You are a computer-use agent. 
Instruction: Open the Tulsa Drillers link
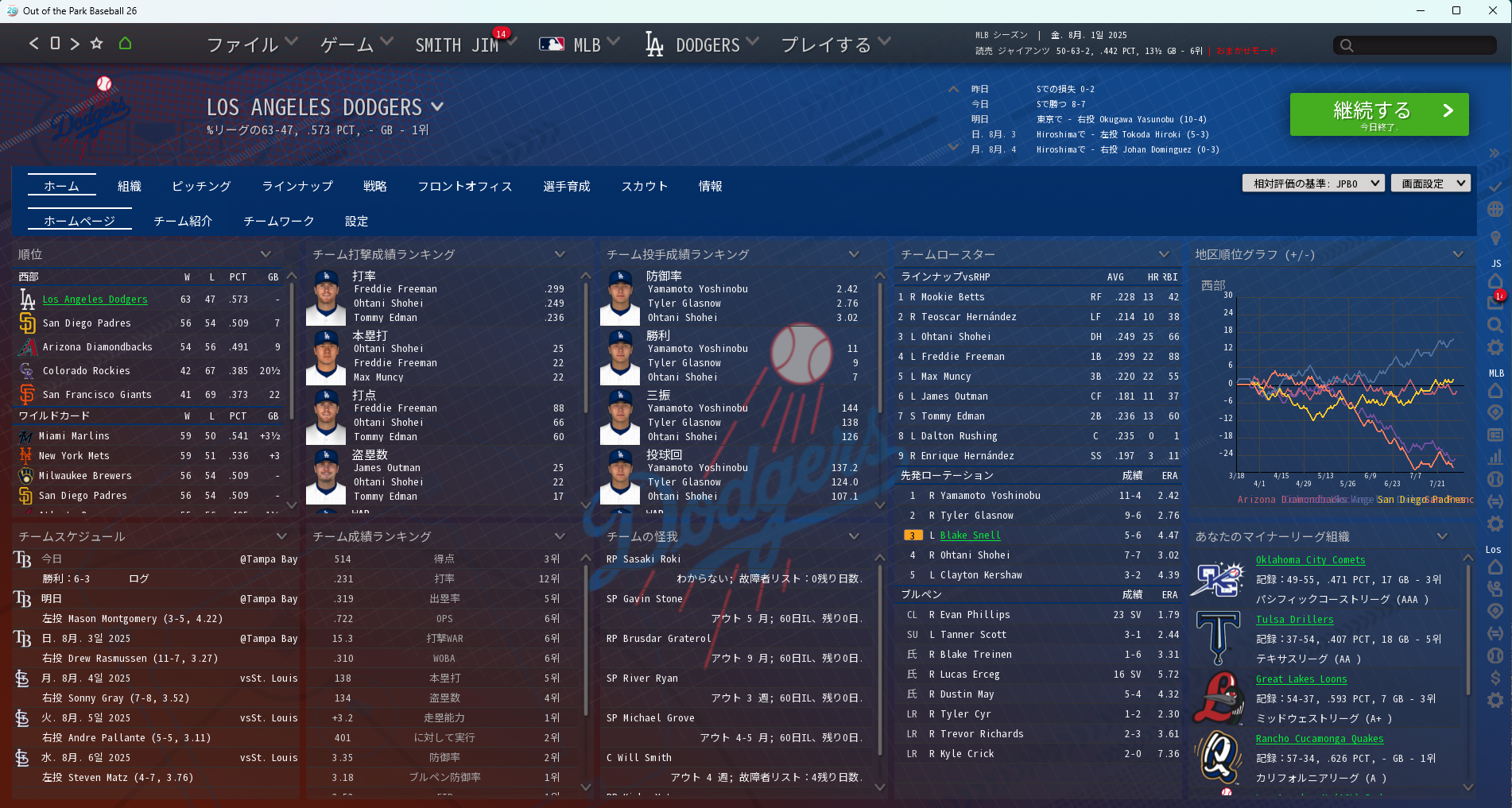(x=1294, y=620)
